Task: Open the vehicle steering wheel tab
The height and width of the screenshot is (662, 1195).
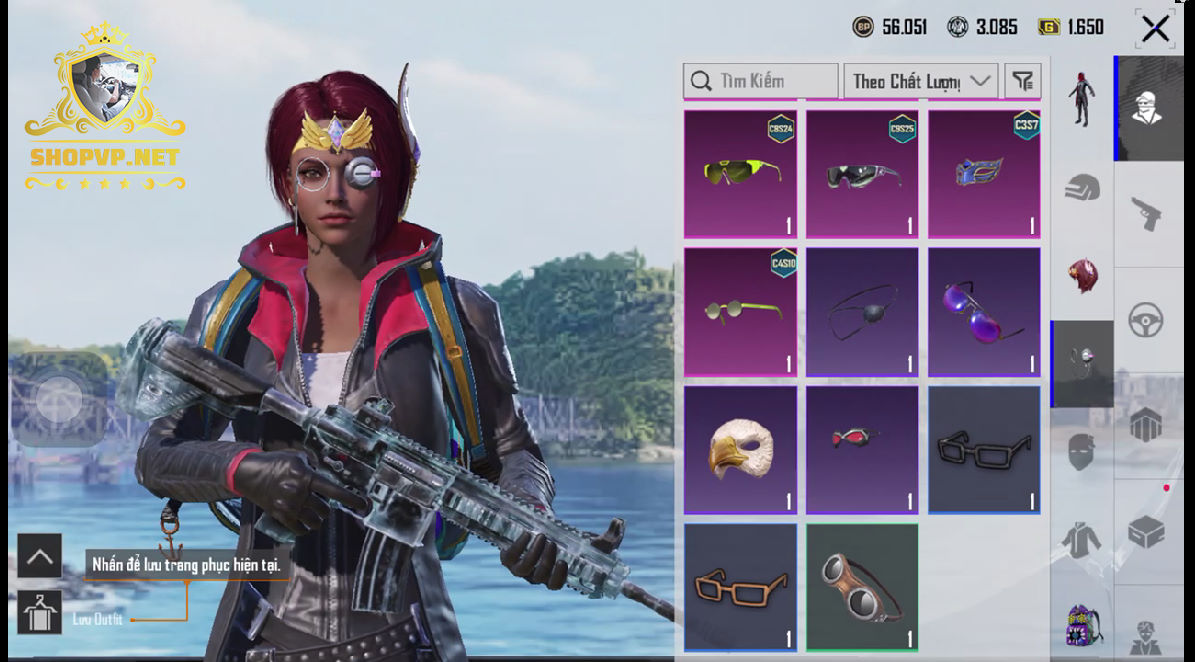Action: click(x=1145, y=321)
